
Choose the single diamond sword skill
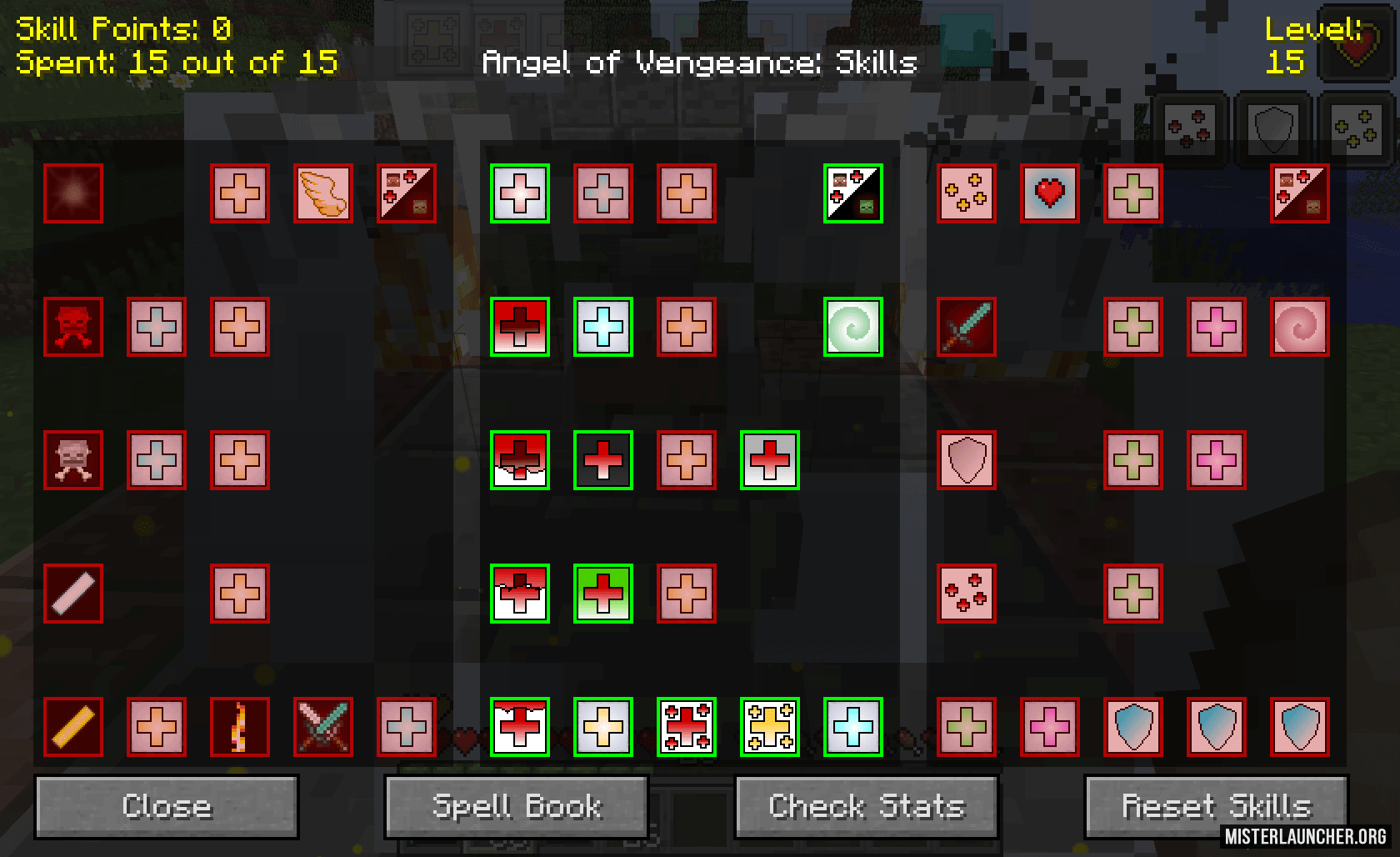point(967,327)
